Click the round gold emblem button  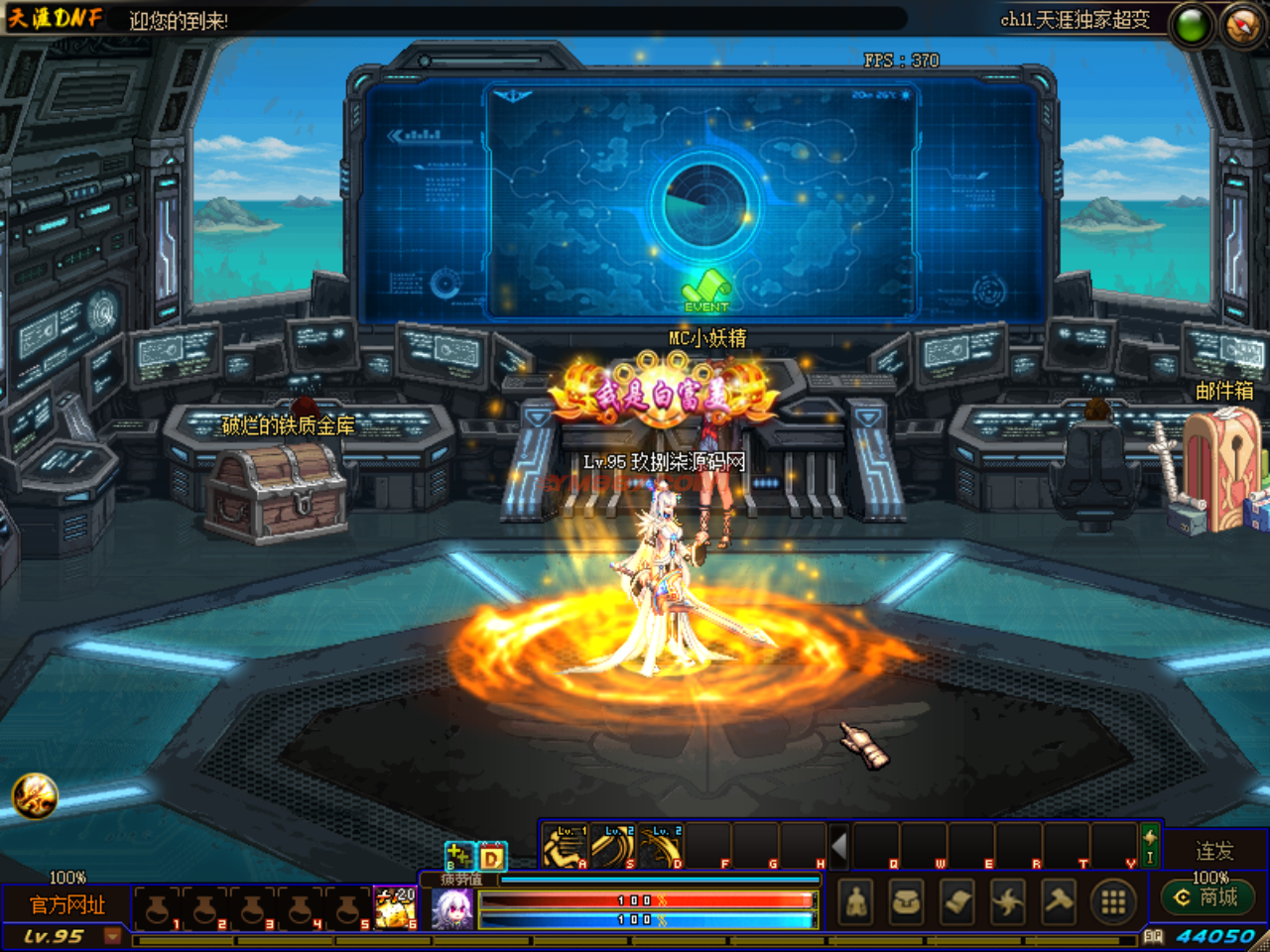(35, 795)
